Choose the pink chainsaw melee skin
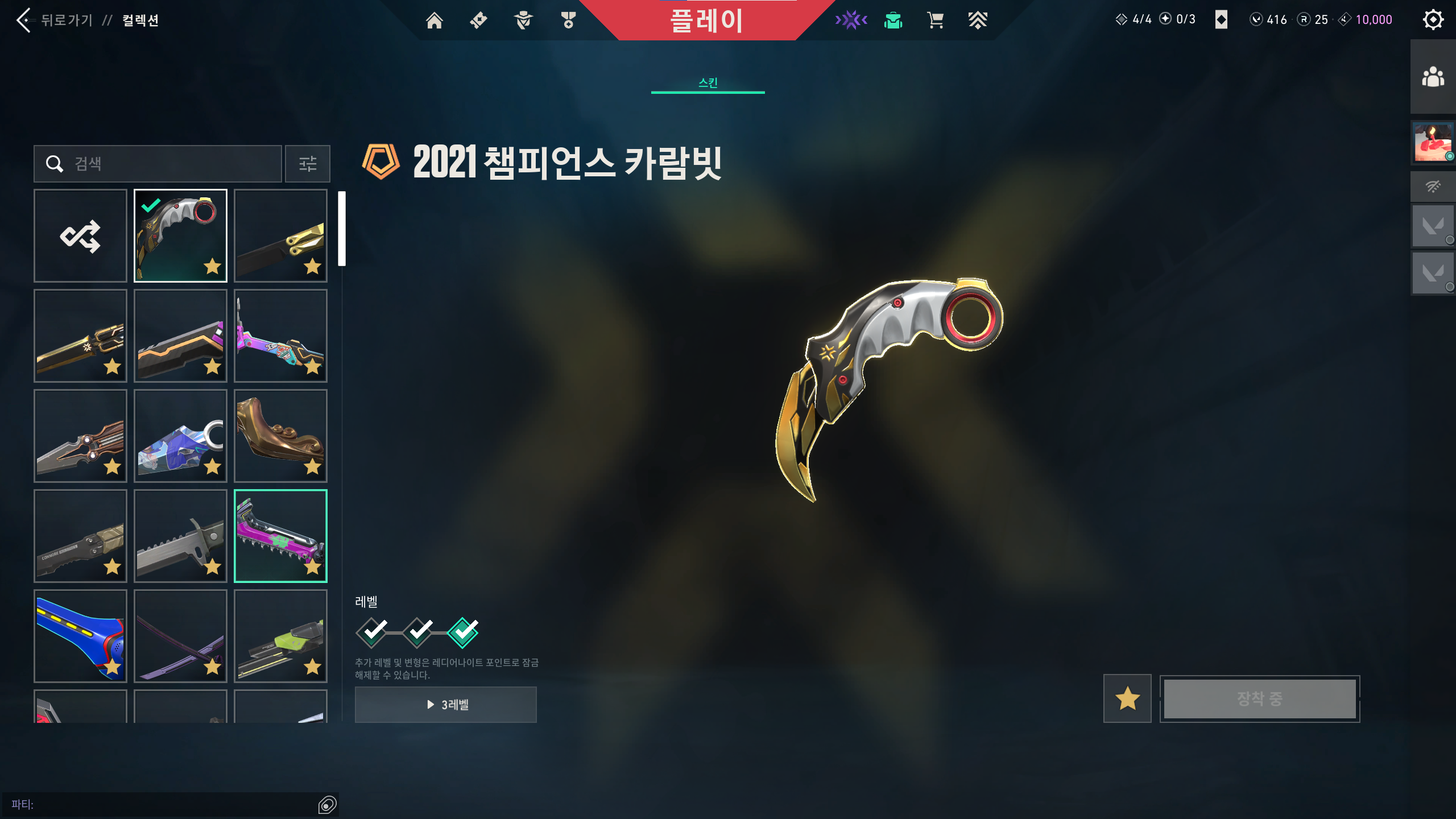This screenshot has height=819, width=1456. coord(280,536)
